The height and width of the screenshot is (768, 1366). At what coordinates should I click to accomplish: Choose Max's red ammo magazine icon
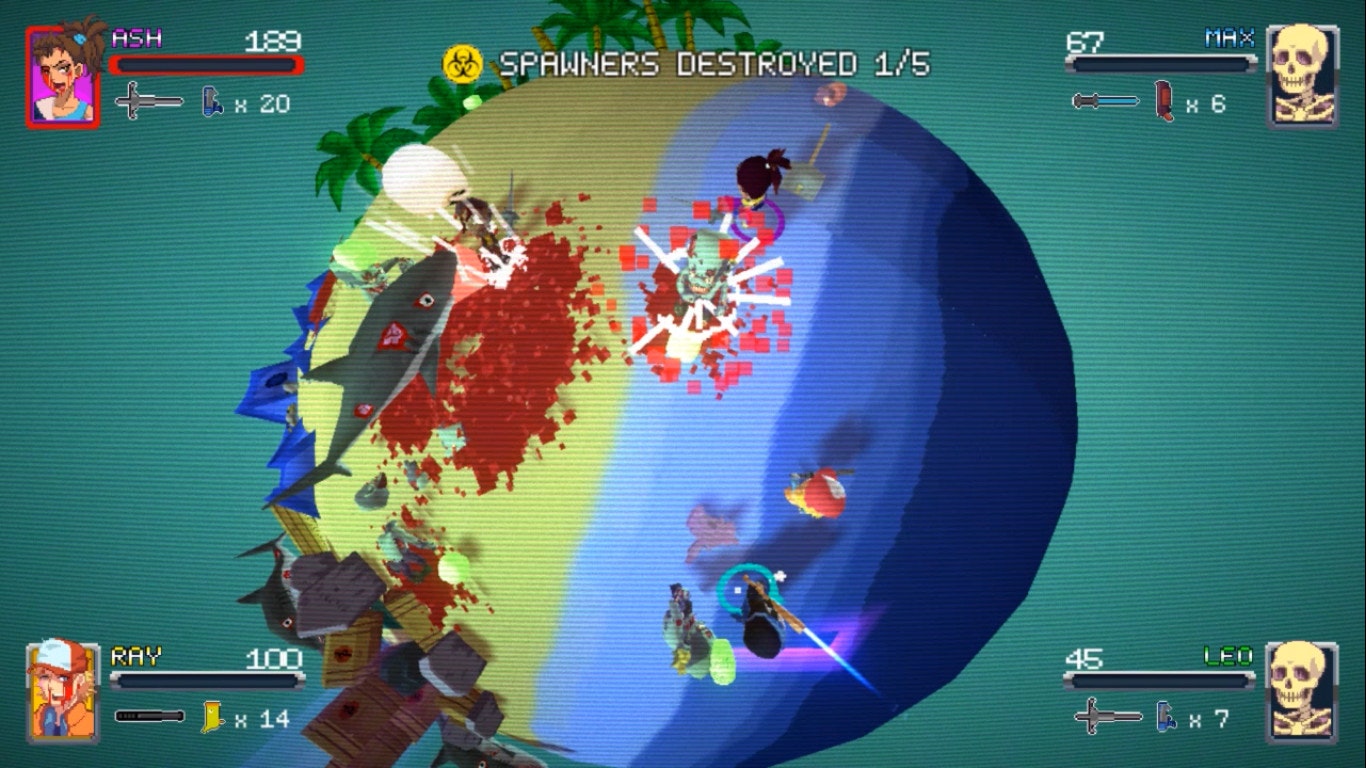click(1163, 101)
